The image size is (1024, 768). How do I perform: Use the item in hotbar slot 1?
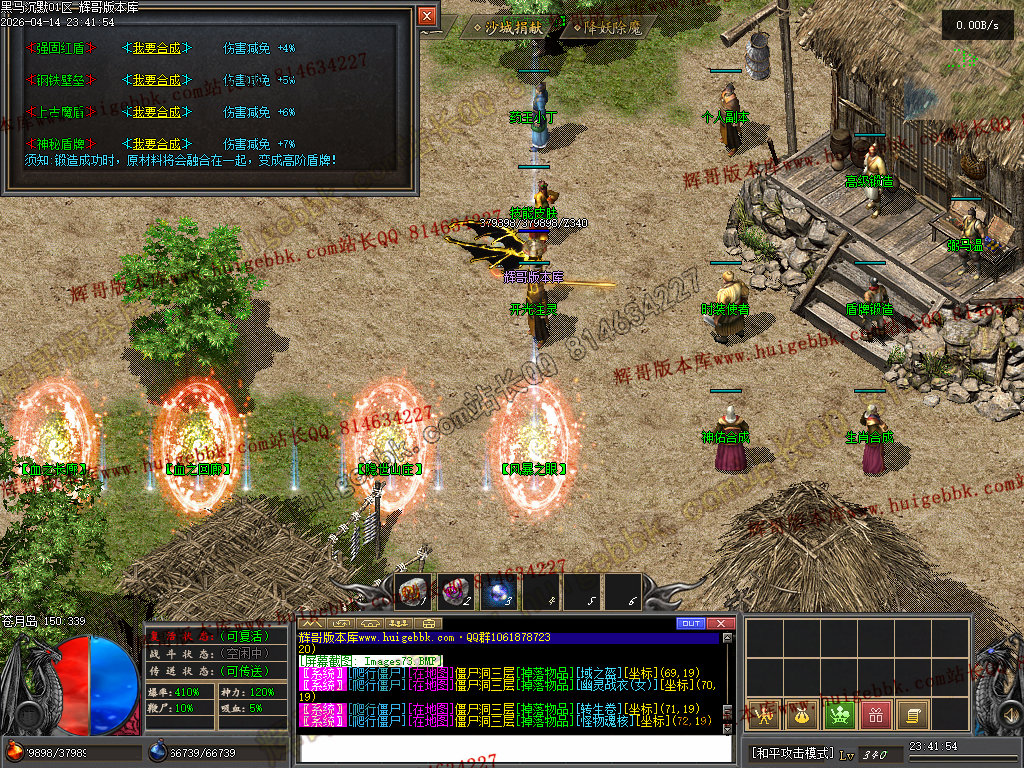[x=412, y=591]
